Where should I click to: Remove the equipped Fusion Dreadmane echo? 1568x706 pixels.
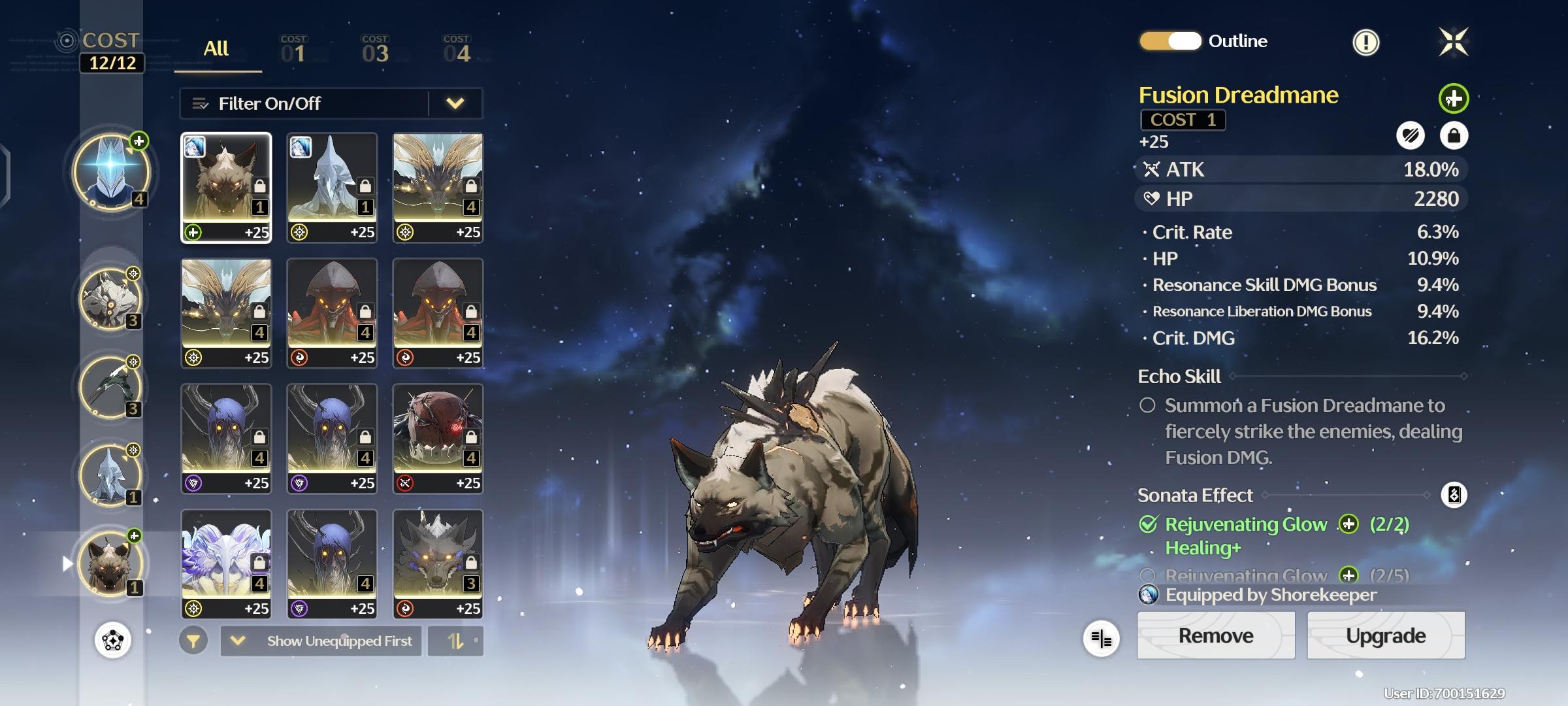1215,635
